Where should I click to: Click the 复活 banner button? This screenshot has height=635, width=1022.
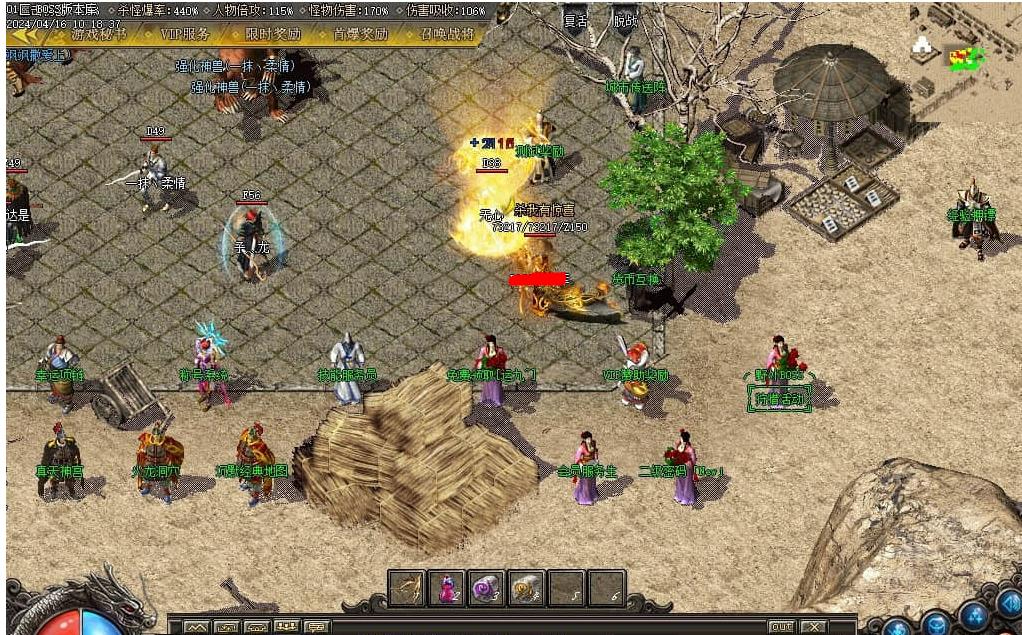coord(575,20)
